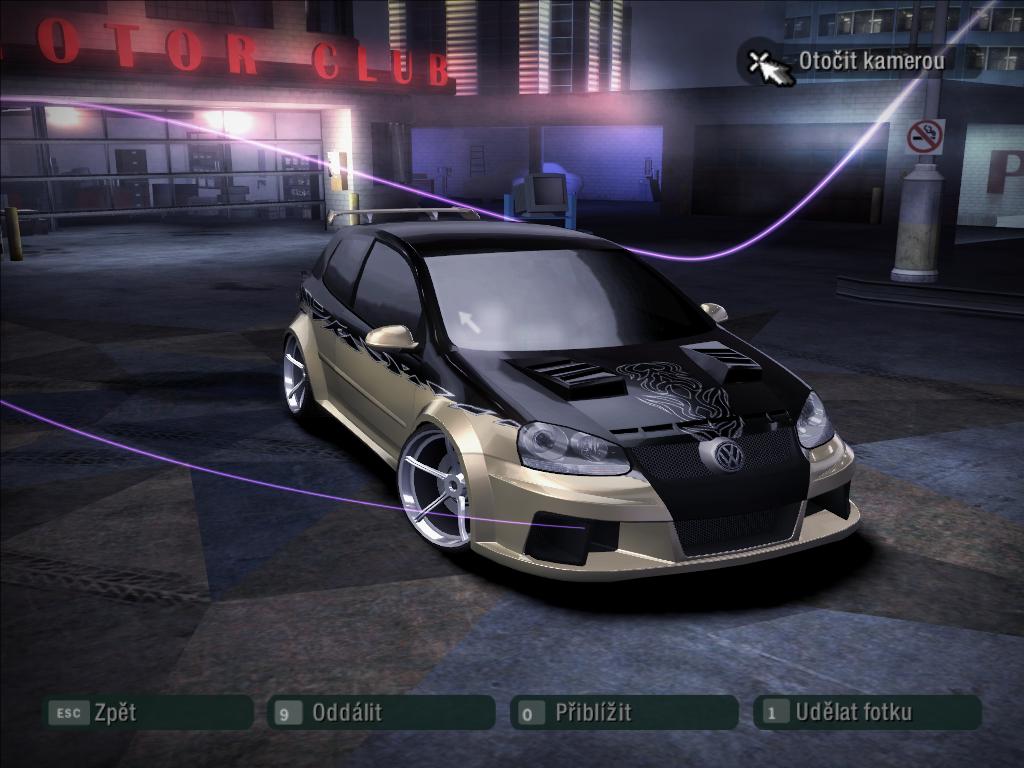Screen dimensions: 1024x768
Task: Zoom in using the Přiblížit button
Action: click(624, 713)
